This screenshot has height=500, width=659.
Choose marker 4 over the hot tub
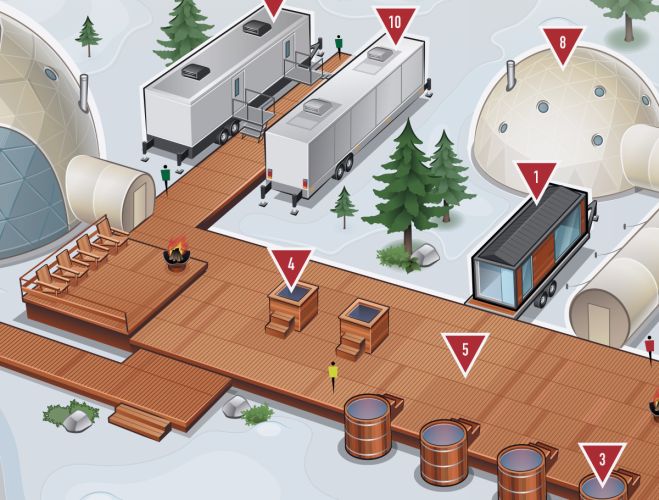tap(291, 266)
